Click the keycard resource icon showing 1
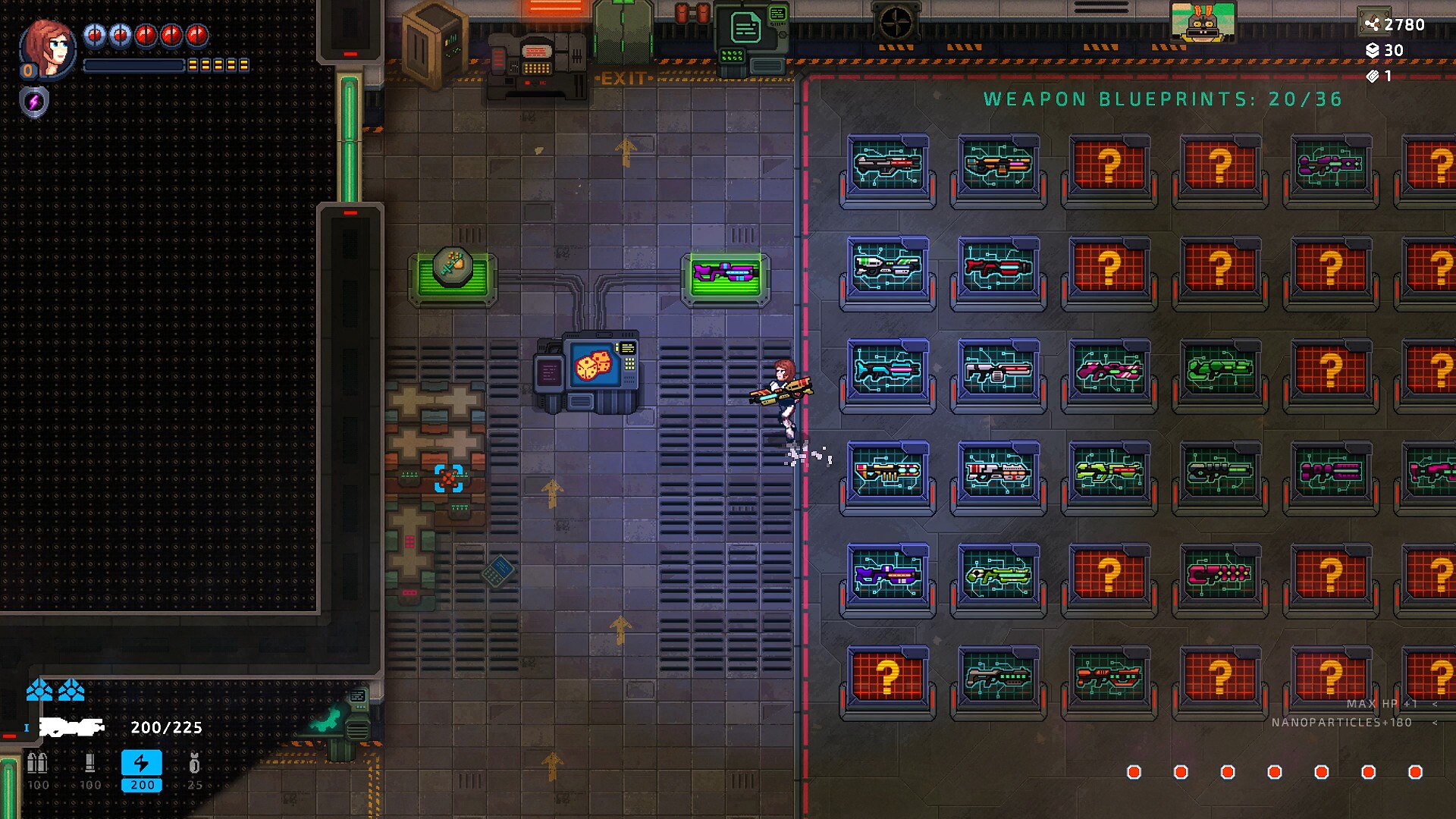Viewport: 1456px width, 819px height. pos(1370,76)
